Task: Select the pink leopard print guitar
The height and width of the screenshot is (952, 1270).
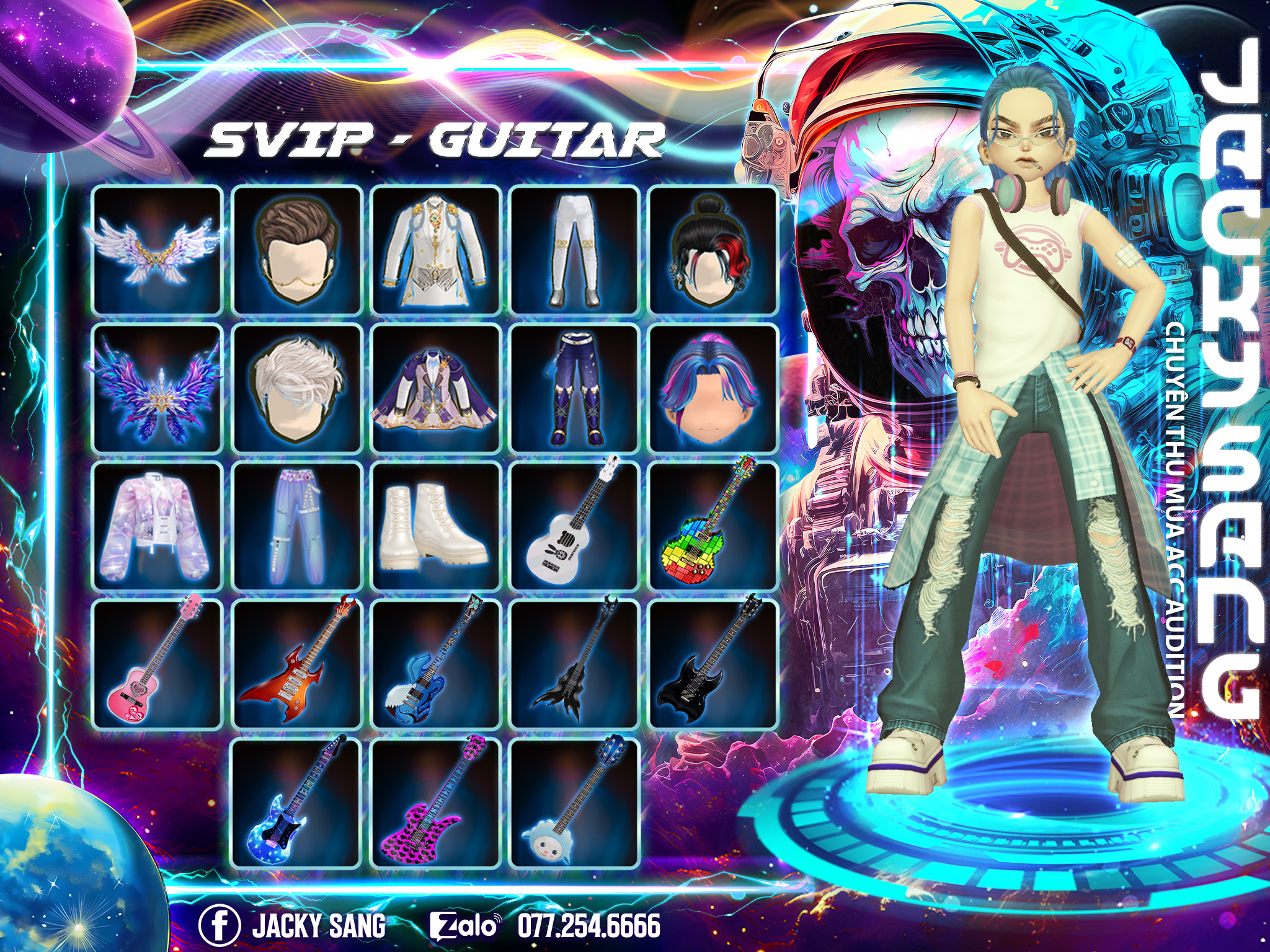Action: pos(435,803)
